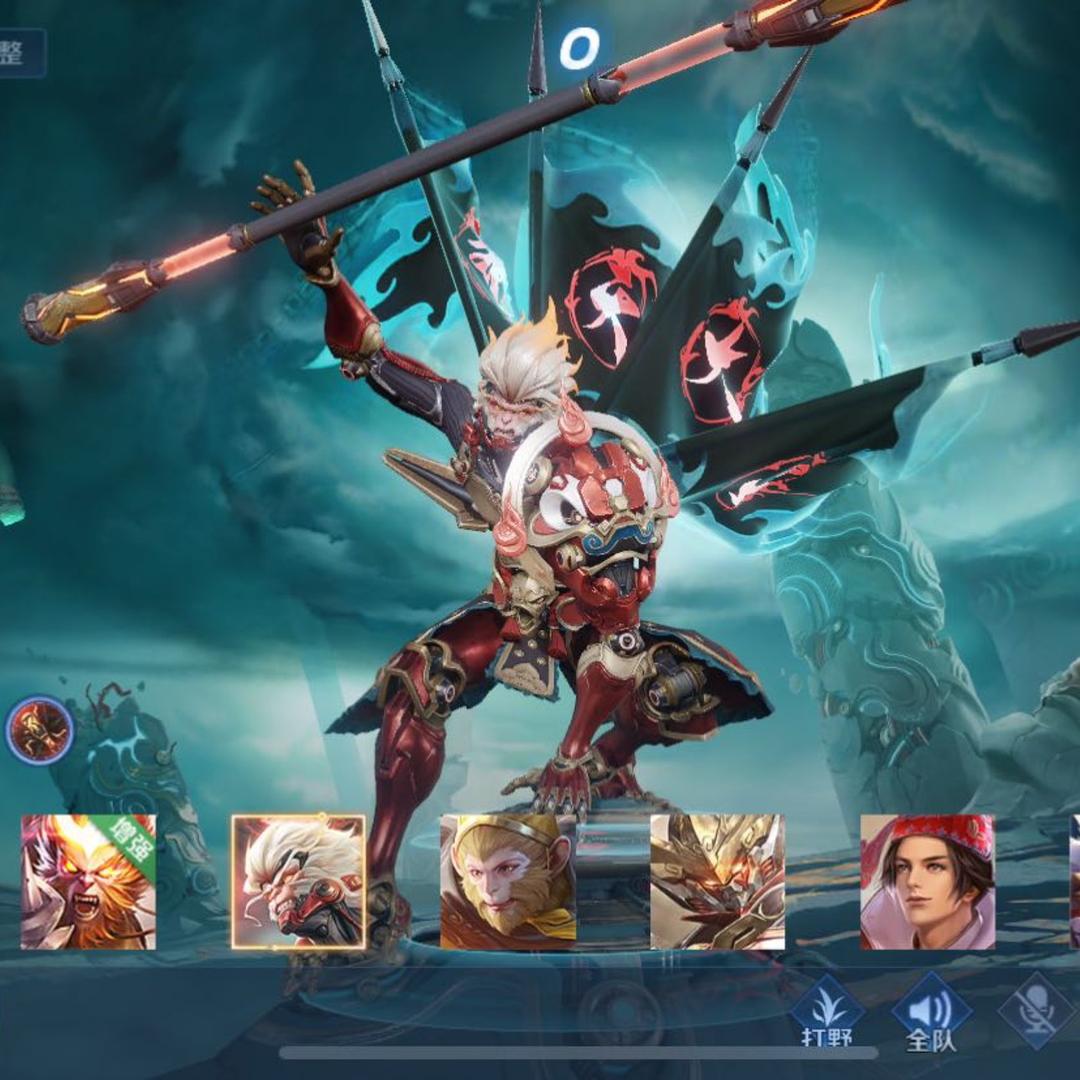Toggle the 全队 team speaker button
1080x1080 pixels.
point(931,1012)
